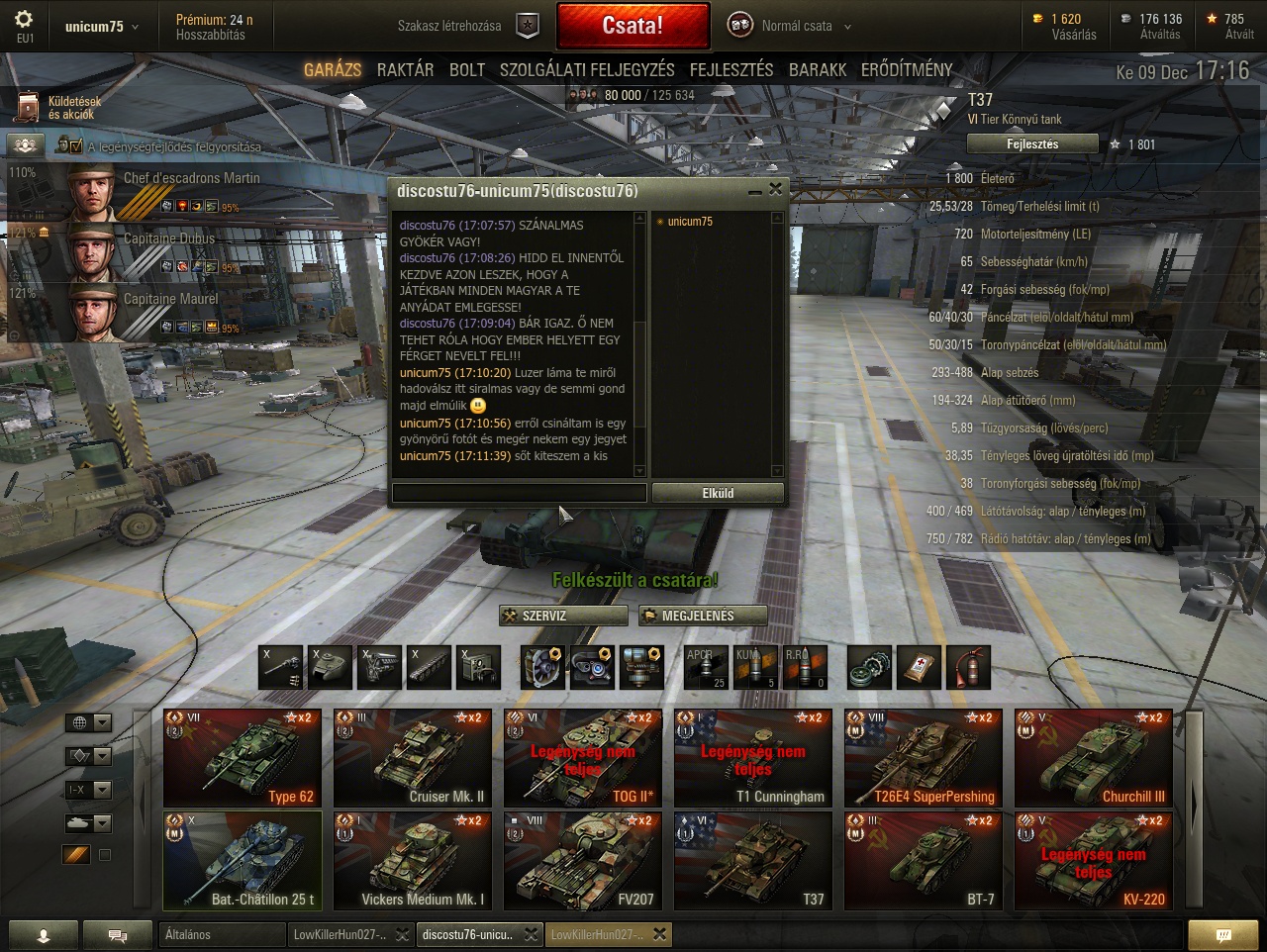Switch to the Általános general chat channel
This screenshot has height=952, width=1267.
click(x=222, y=934)
